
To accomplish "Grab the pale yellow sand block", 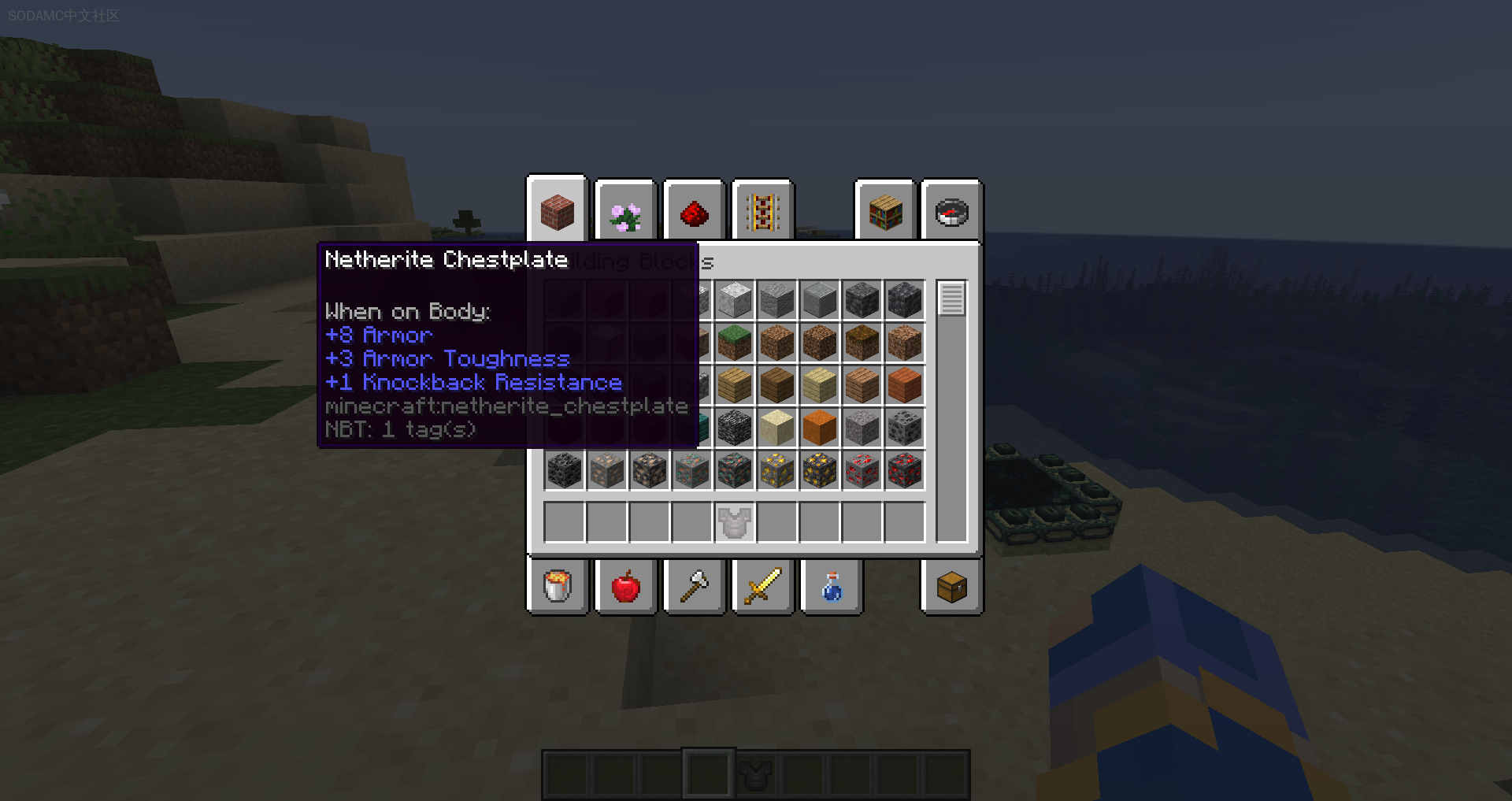I will click(x=776, y=428).
